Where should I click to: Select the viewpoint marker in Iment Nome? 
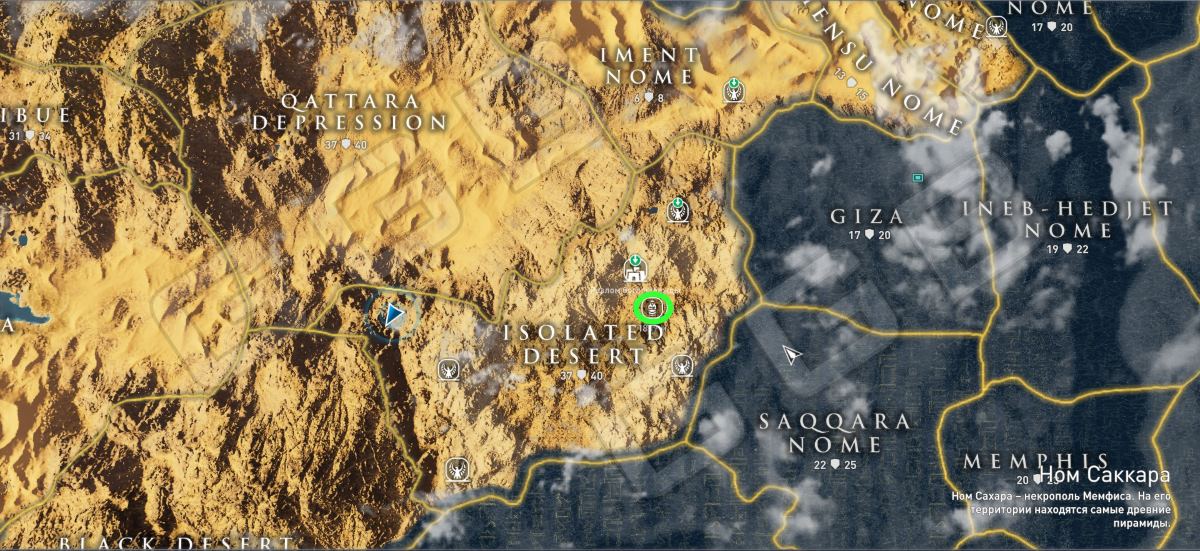[x=734, y=93]
